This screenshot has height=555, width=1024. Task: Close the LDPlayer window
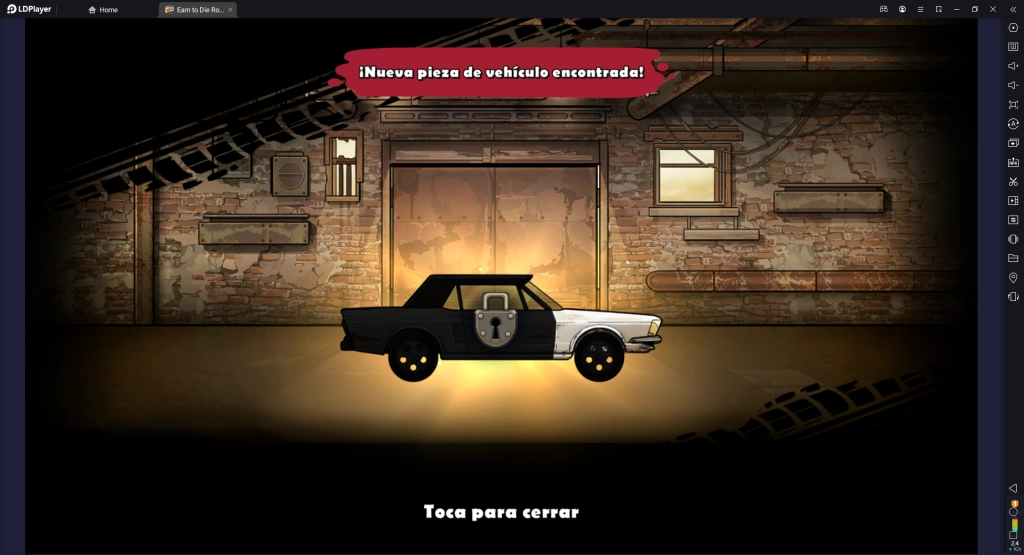point(993,9)
